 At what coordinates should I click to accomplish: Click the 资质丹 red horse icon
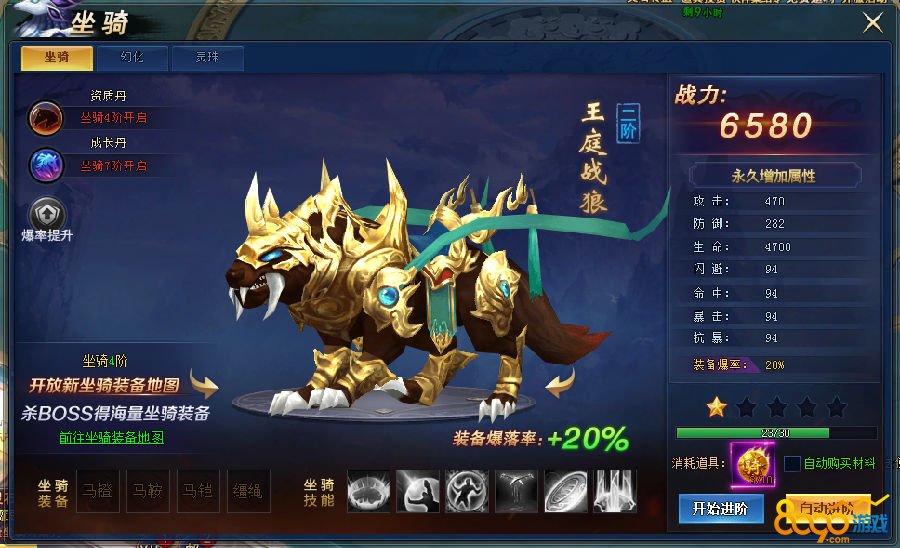(x=45, y=117)
